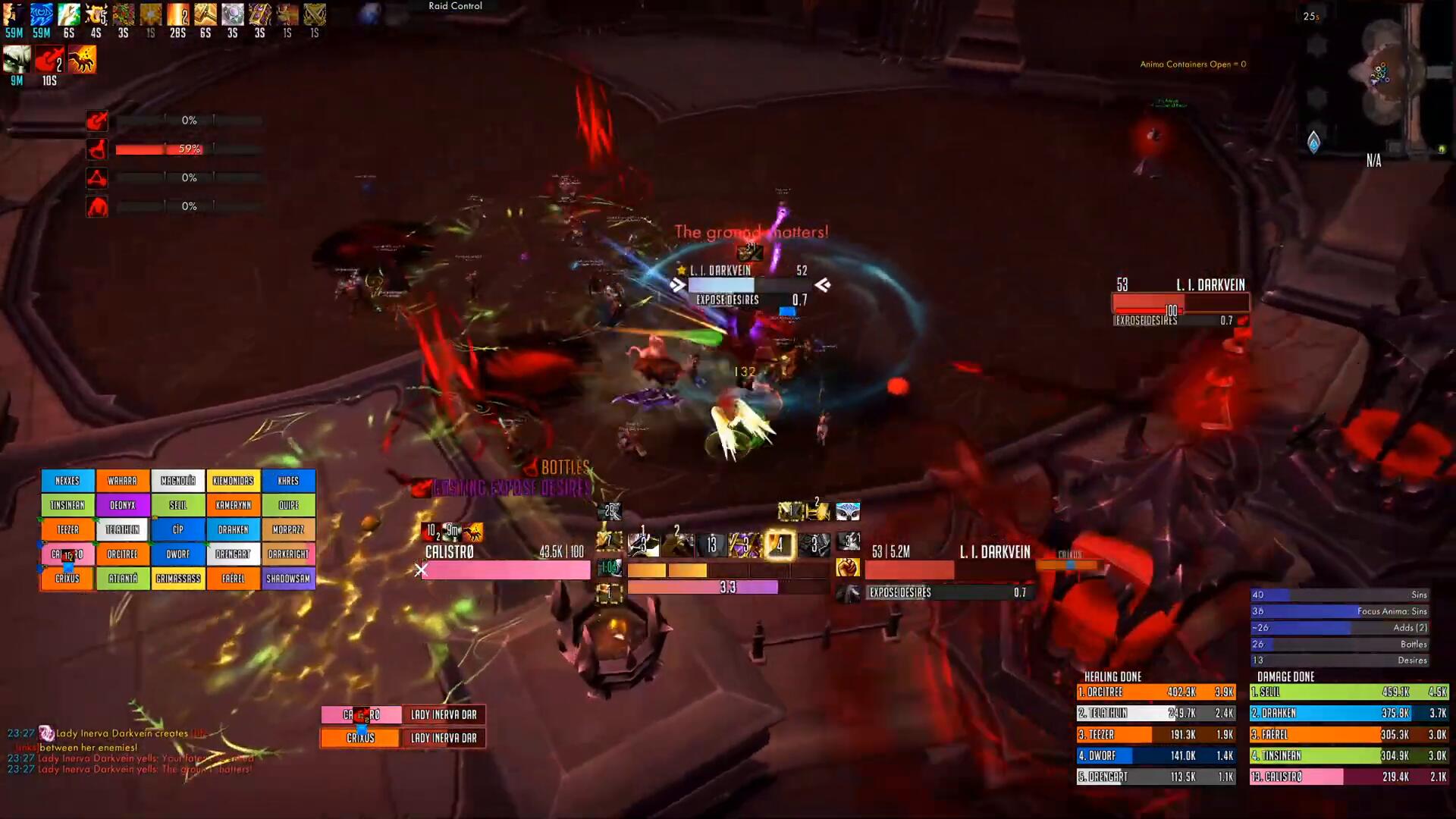This screenshot has width=1456, height=819.
Task: Click the Calistro player frame
Action: tap(506, 570)
